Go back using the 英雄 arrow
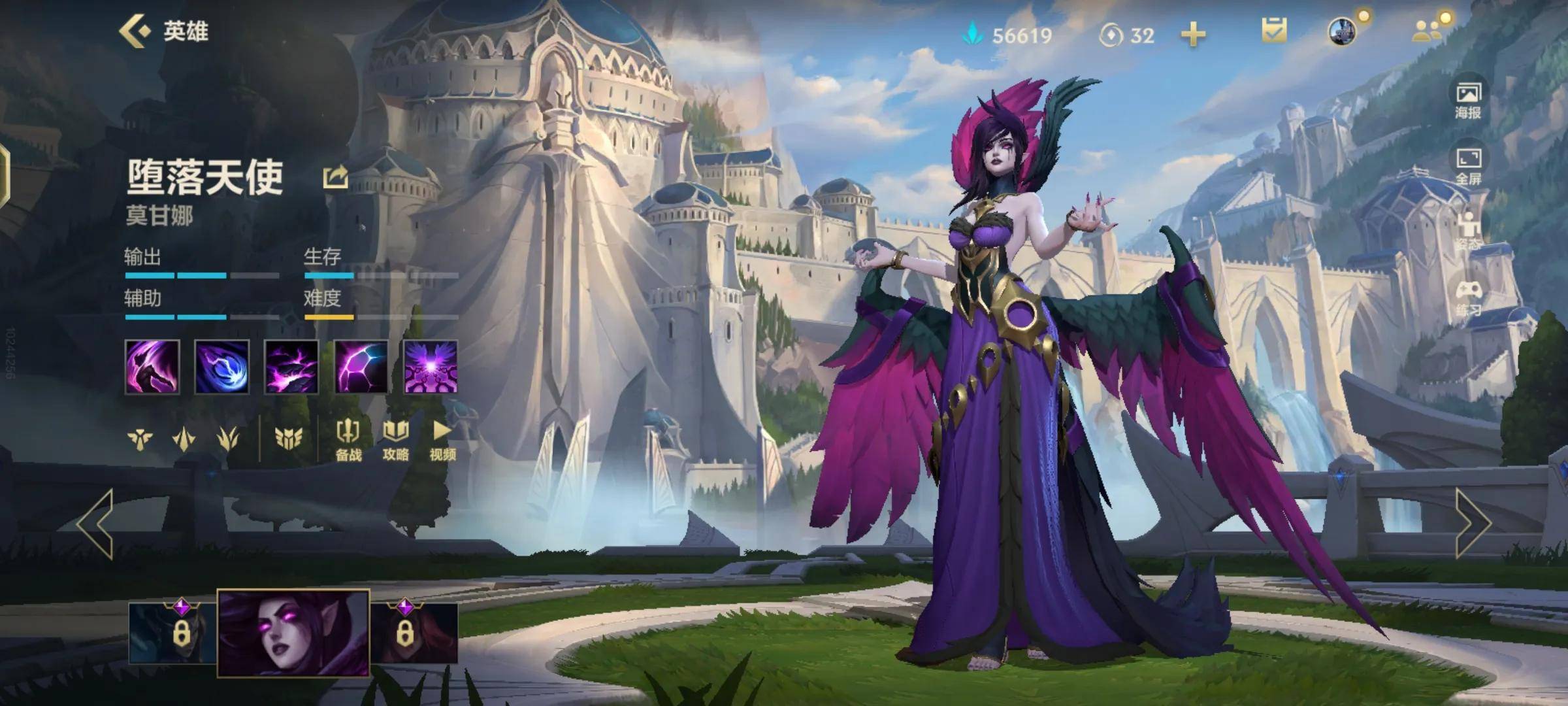The height and width of the screenshot is (706, 1568). 135,31
